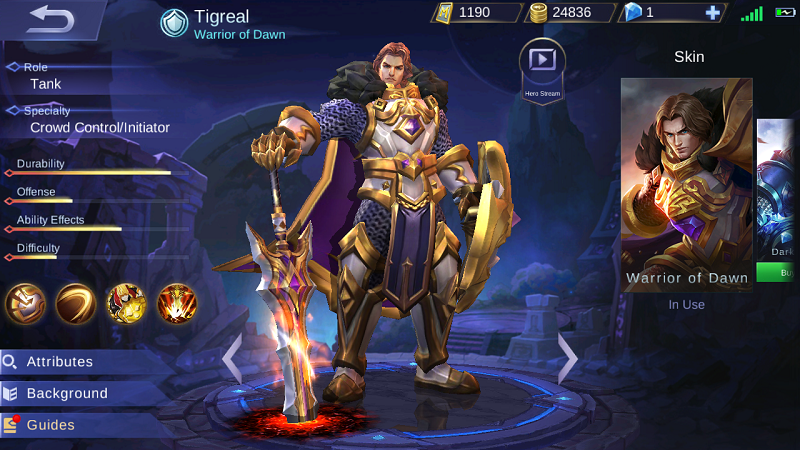Image resolution: width=800 pixels, height=450 pixels.
Task: Open the Guides section
Action: tap(50, 425)
